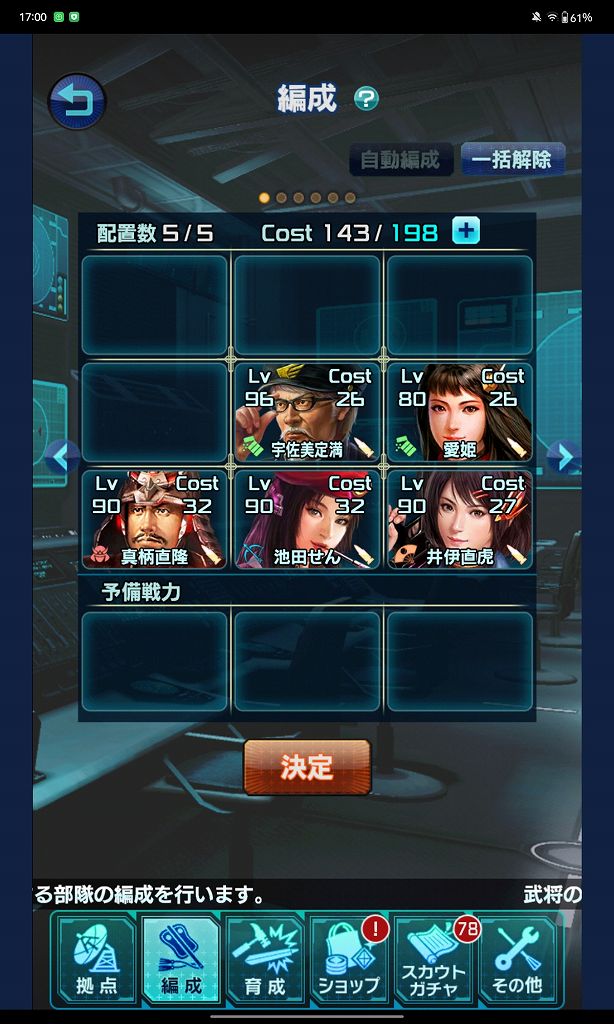Show the next formation with right arrow
The height and width of the screenshot is (1024, 614).
[564, 458]
